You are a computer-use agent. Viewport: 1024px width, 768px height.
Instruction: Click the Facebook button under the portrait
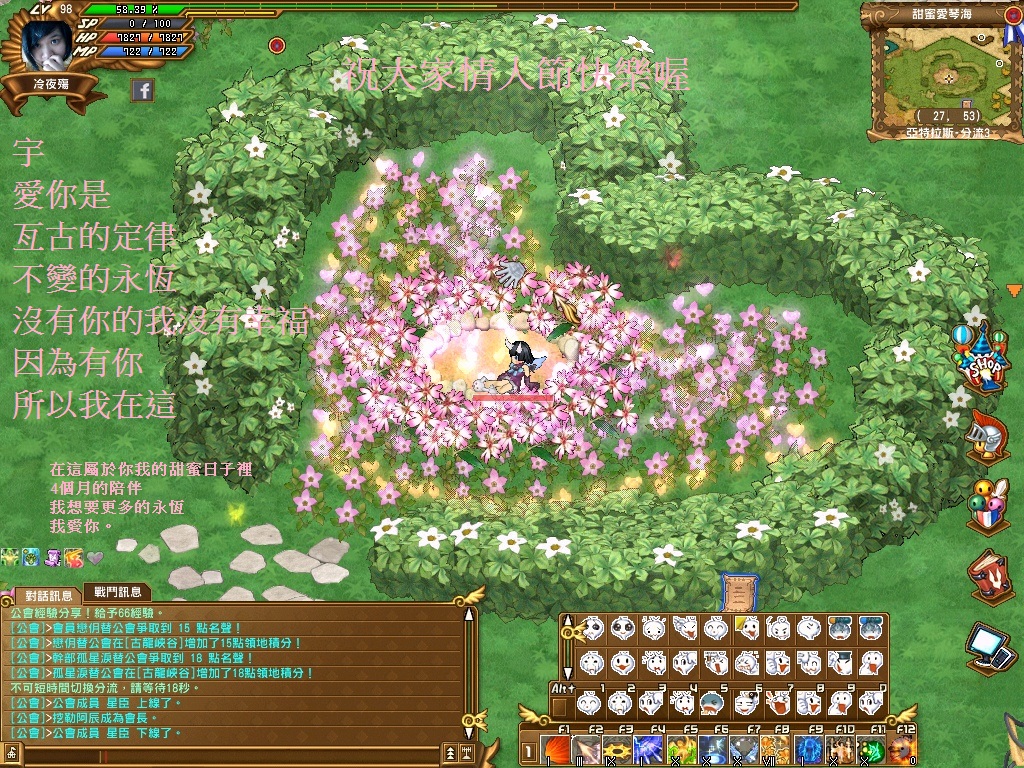coord(143,91)
